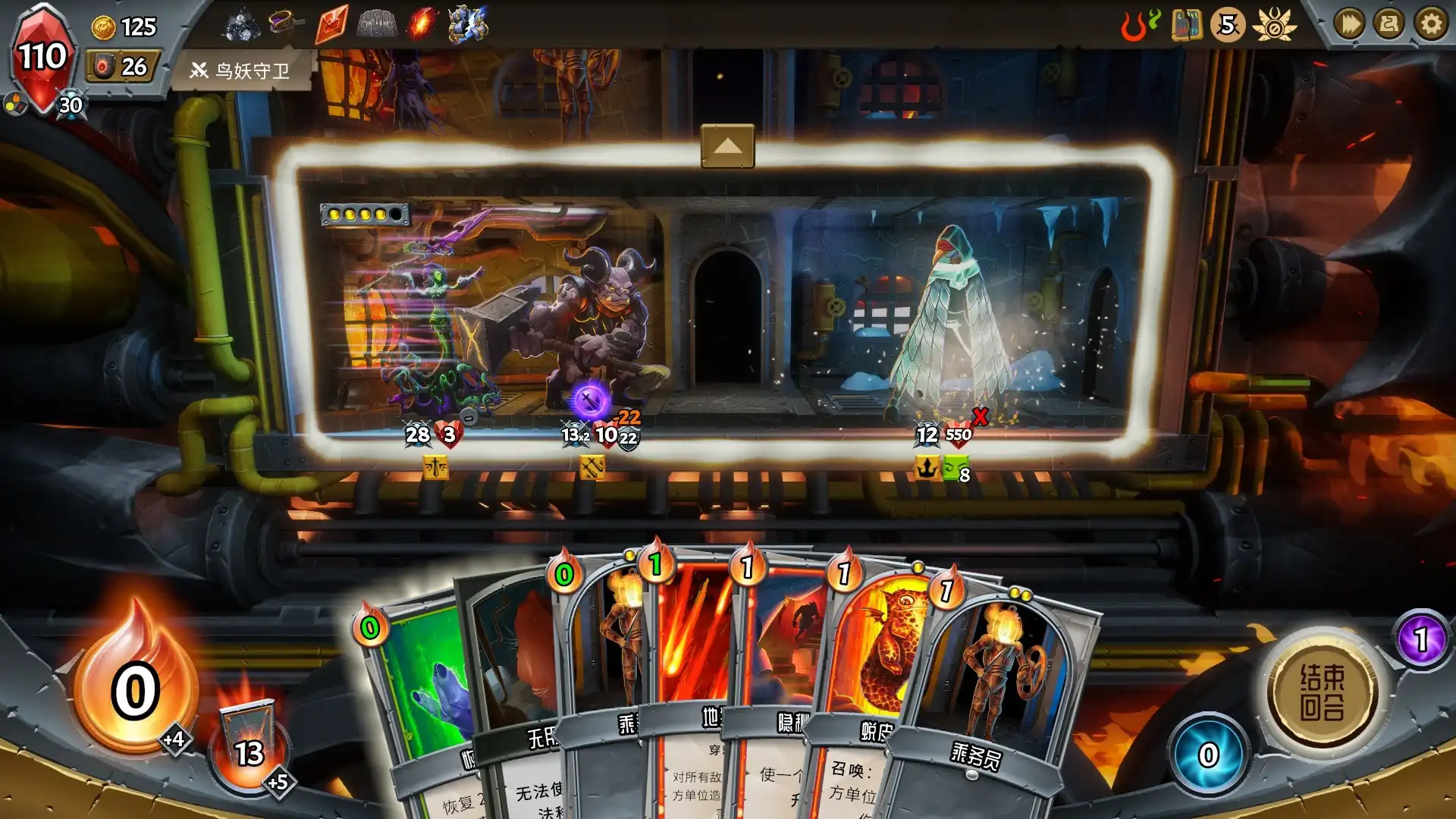Click the red flame curse icon near top right
The height and width of the screenshot is (819, 1456).
pyautogui.click(x=1133, y=25)
